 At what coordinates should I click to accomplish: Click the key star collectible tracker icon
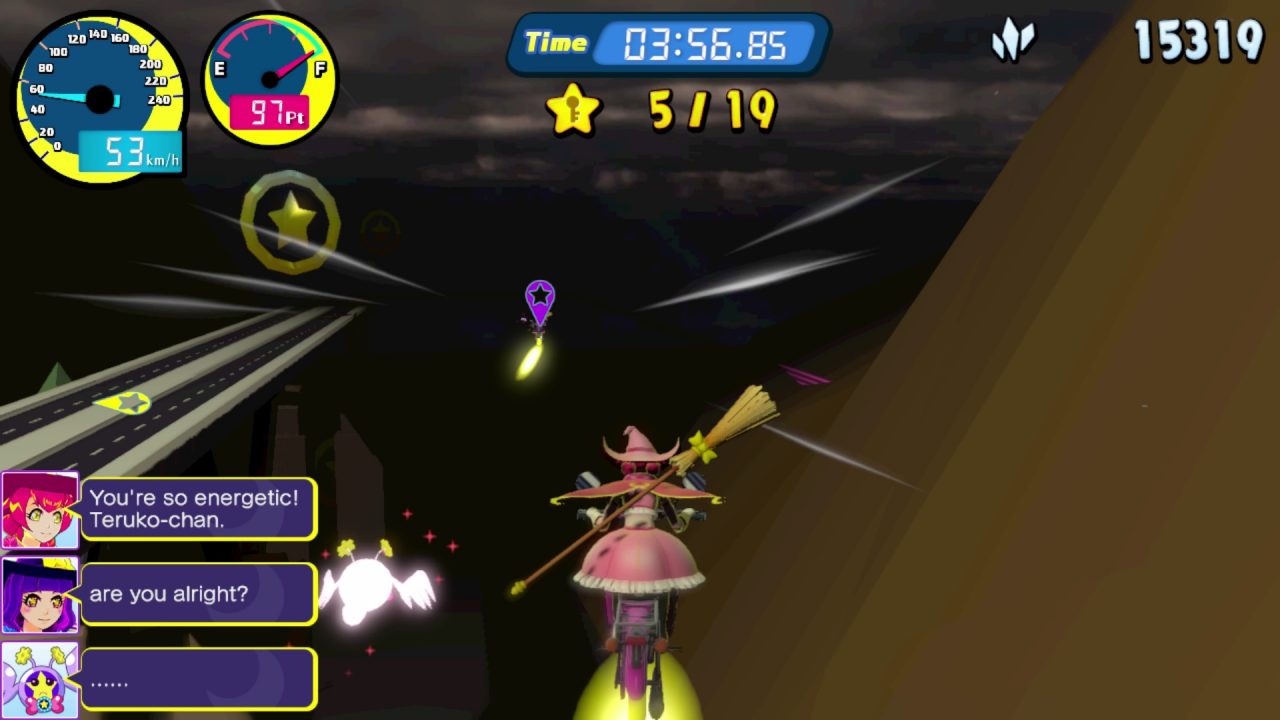click(572, 109)
